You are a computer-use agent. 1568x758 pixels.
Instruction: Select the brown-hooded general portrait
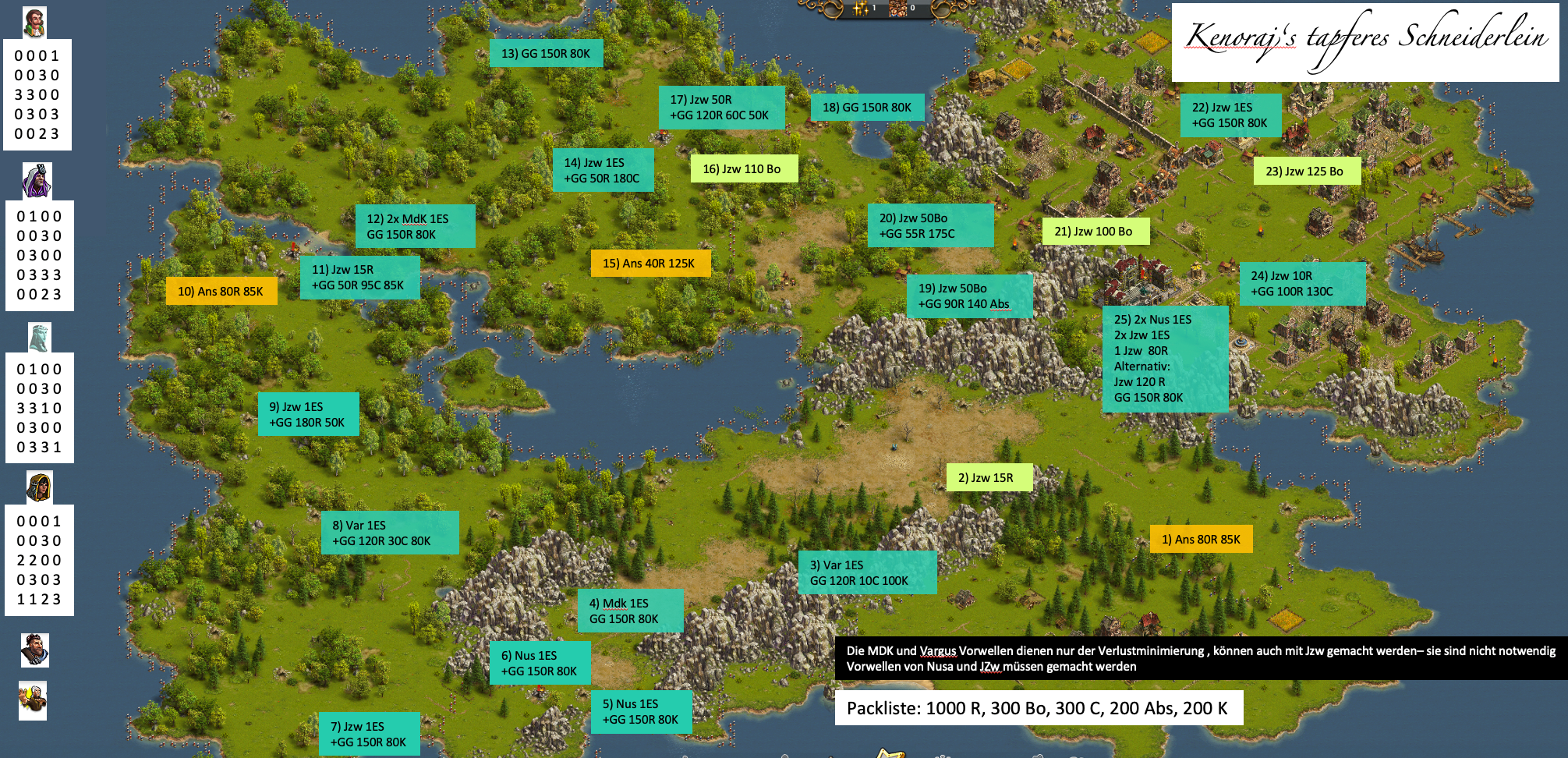click(x=39, y=487)
